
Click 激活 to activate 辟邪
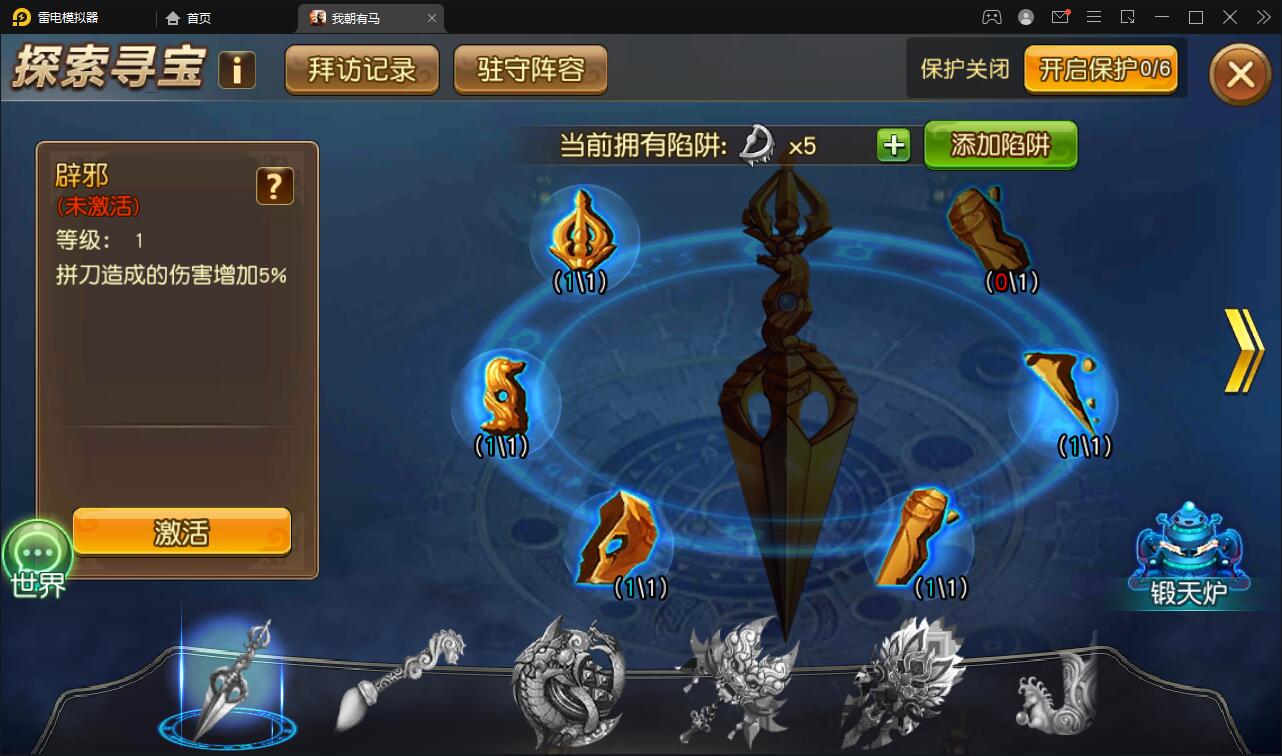181,531
